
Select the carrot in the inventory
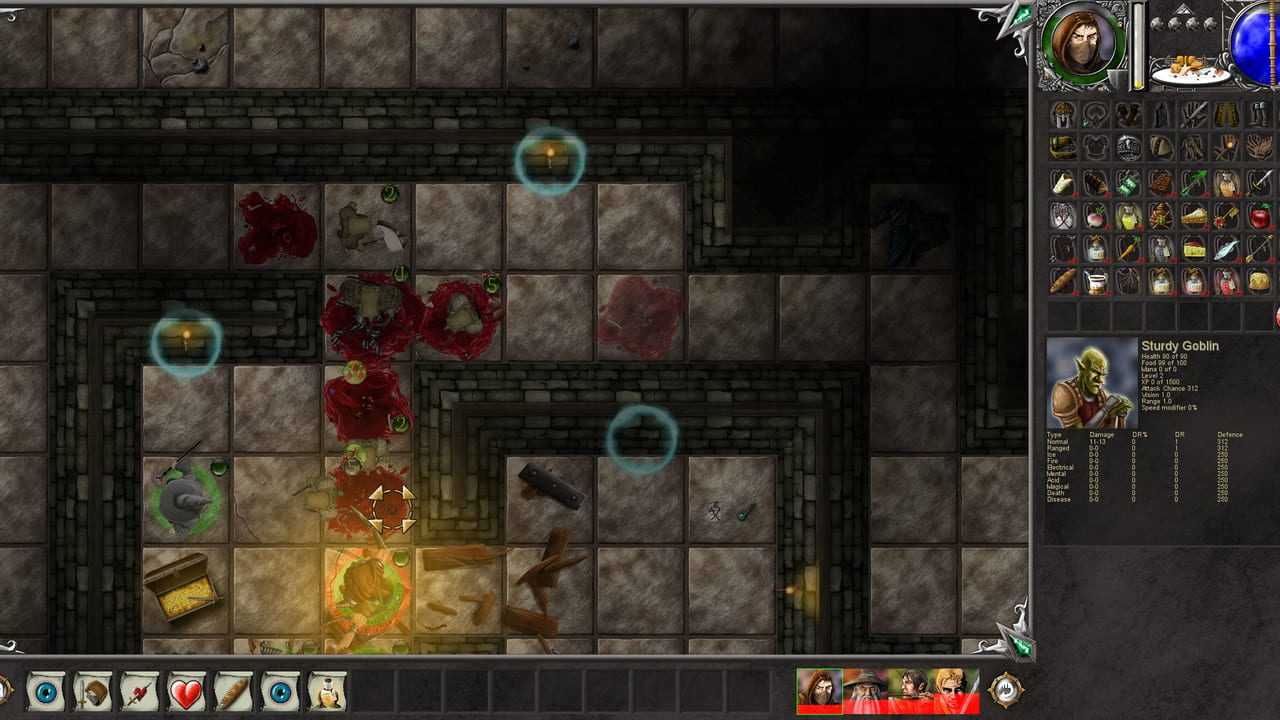[x=1128, y=249]
